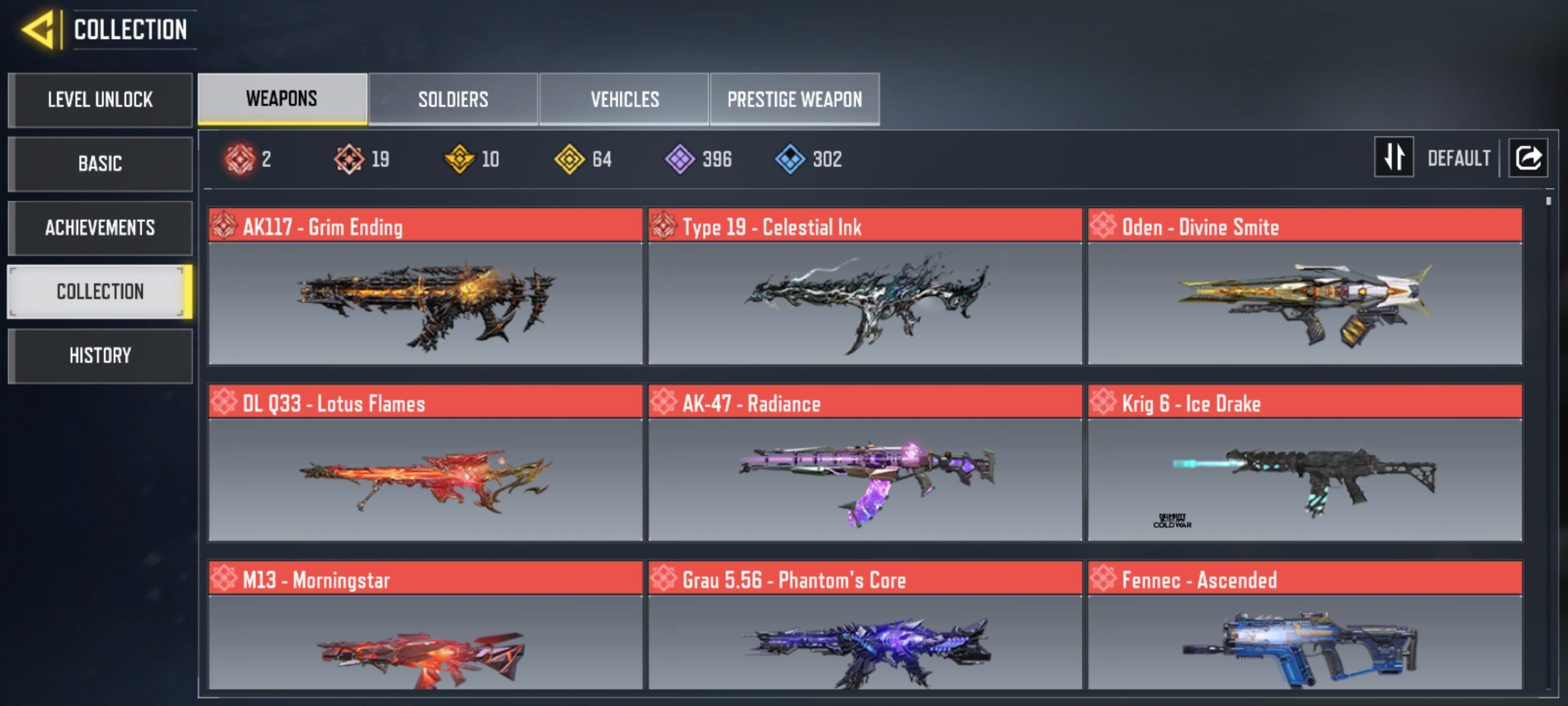The width and height of the screenshot is (1568, 706).
Task: Click the gold rarity icon showing 10
Action: click(459, 159)
